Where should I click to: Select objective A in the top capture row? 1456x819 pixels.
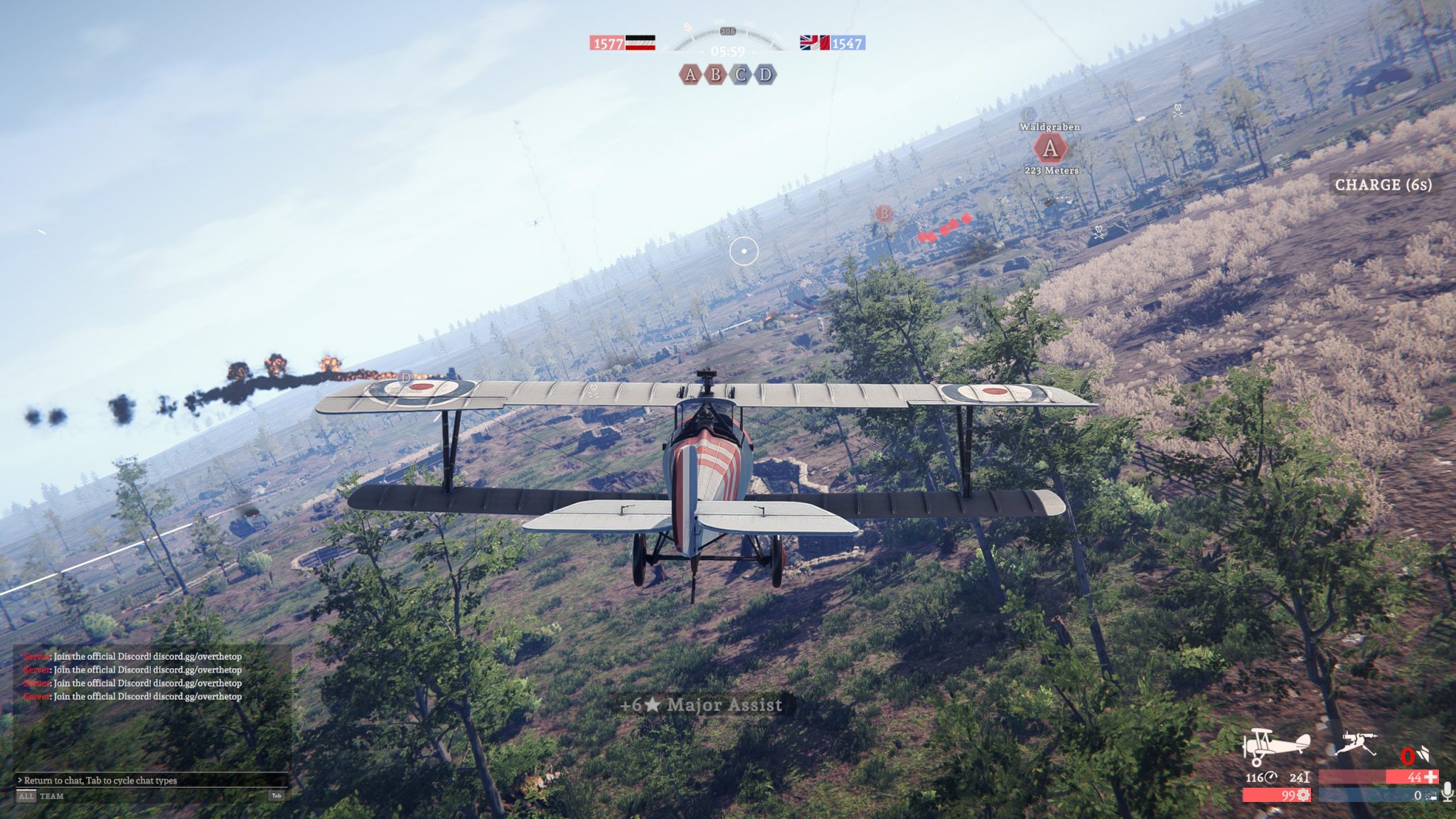tap(690, 75)
